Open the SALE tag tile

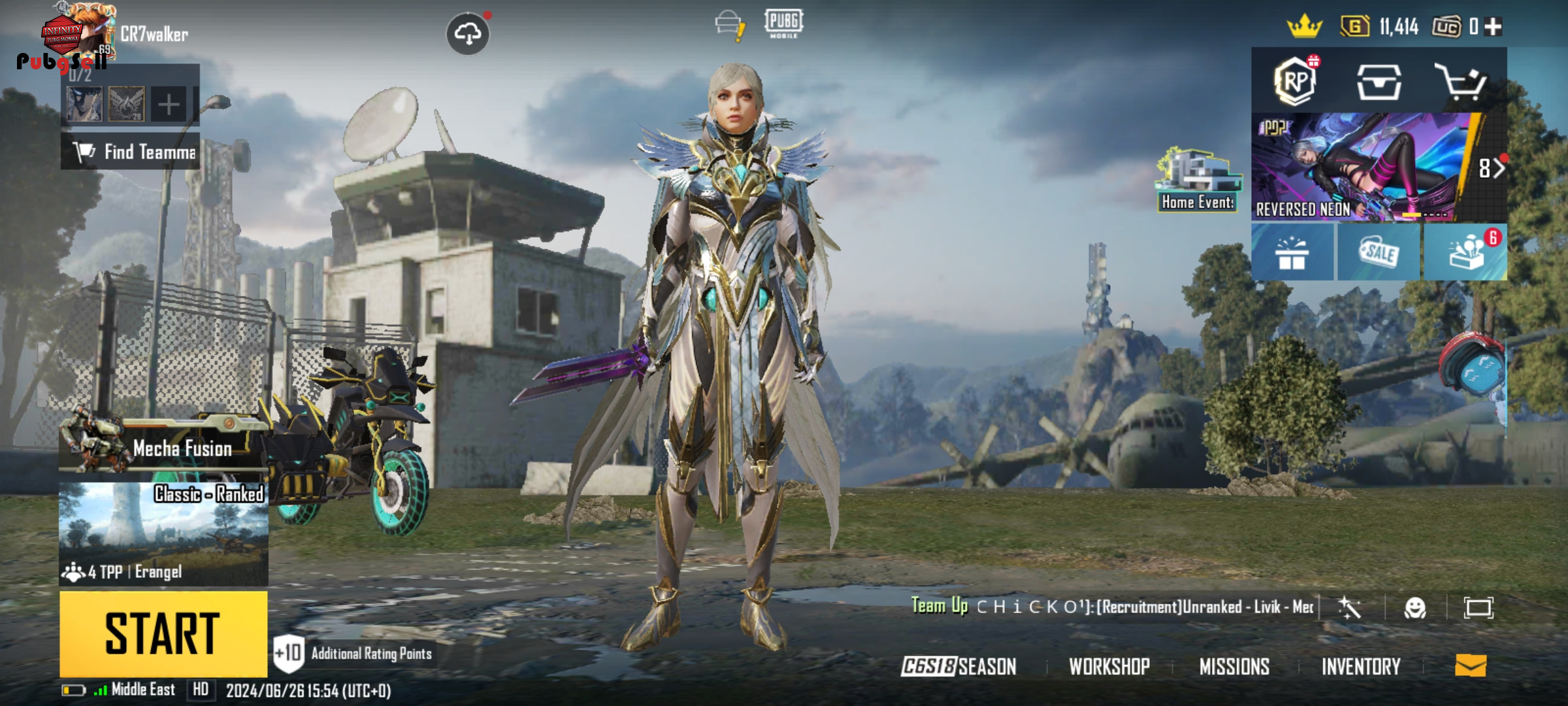point(1379,253)
